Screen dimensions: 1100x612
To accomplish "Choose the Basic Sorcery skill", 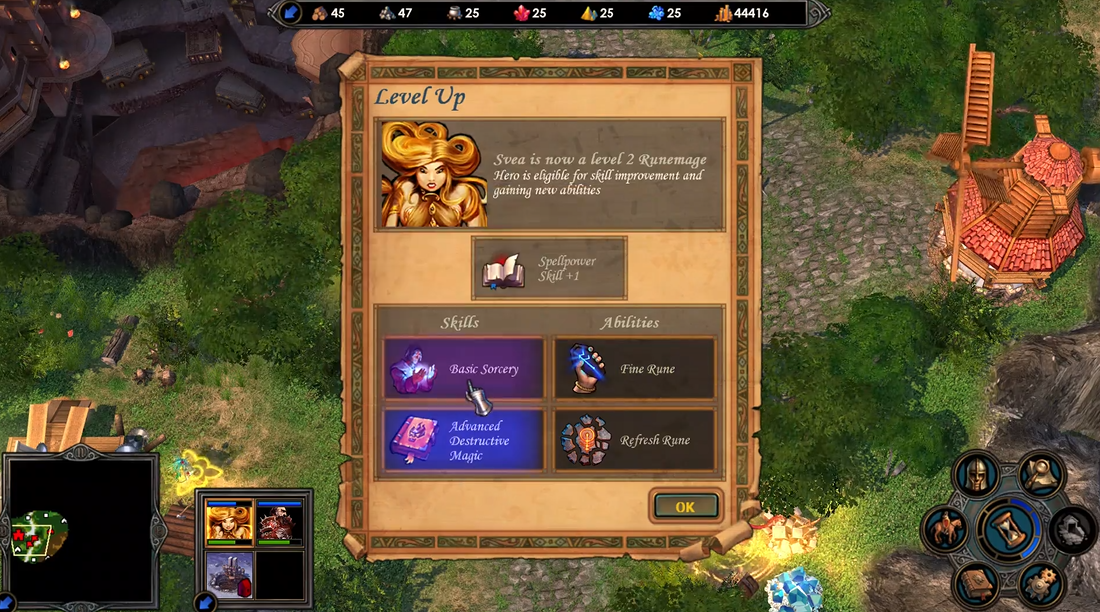I will tap(464, 369).
